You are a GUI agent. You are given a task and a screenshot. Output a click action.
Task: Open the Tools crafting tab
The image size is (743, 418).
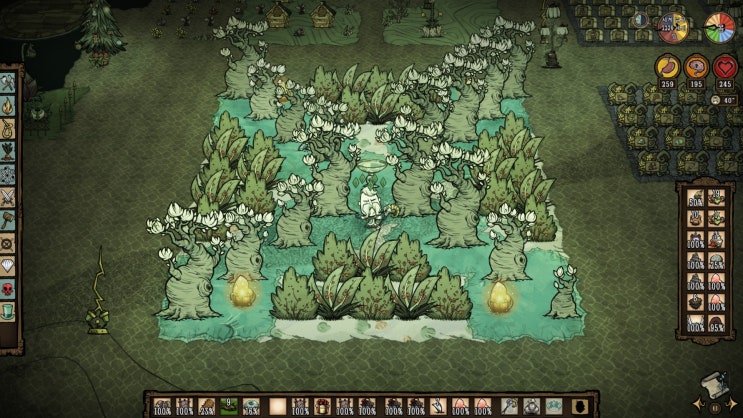9,82
